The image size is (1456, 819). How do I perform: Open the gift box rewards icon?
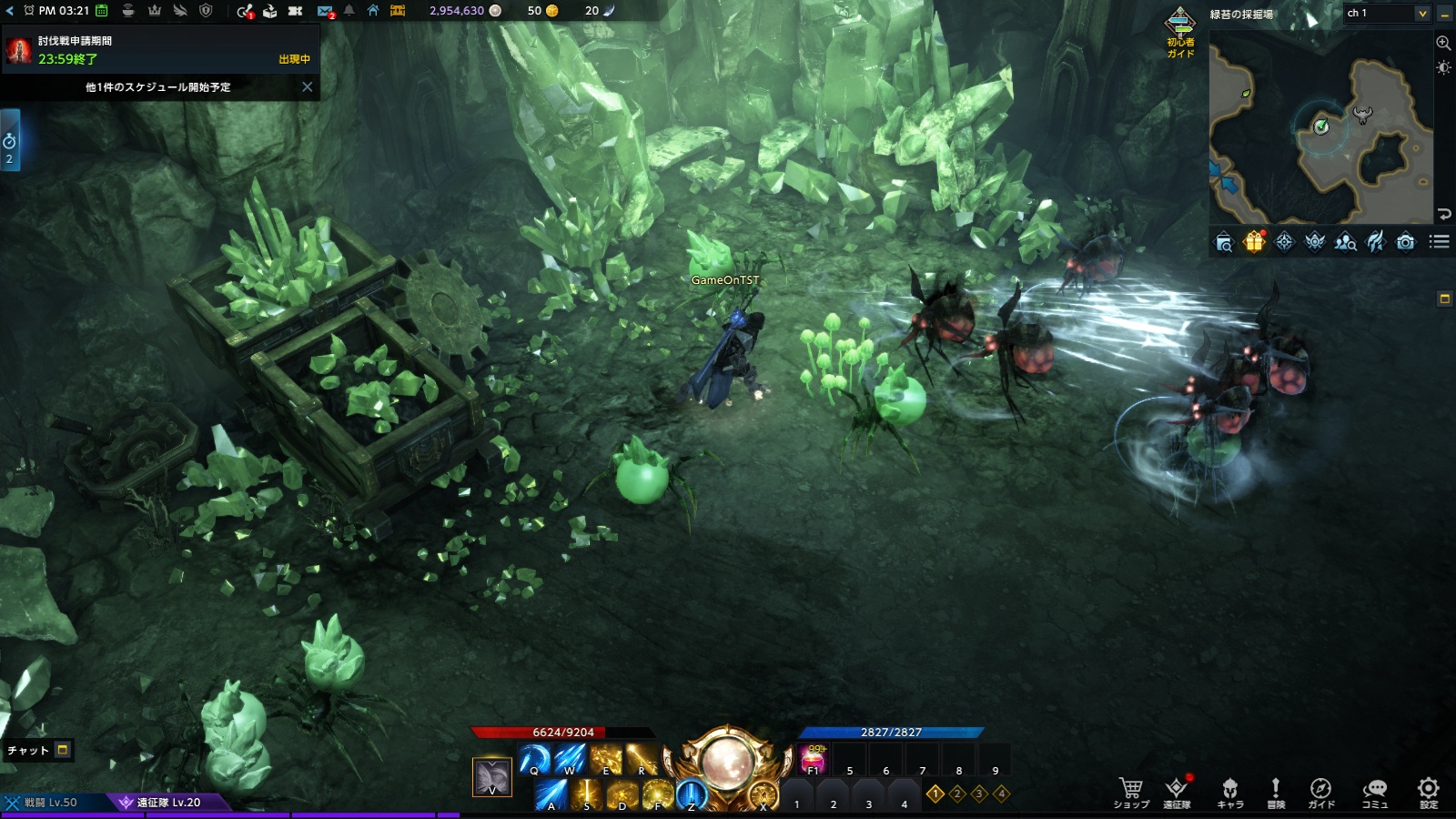point(1254,241)
